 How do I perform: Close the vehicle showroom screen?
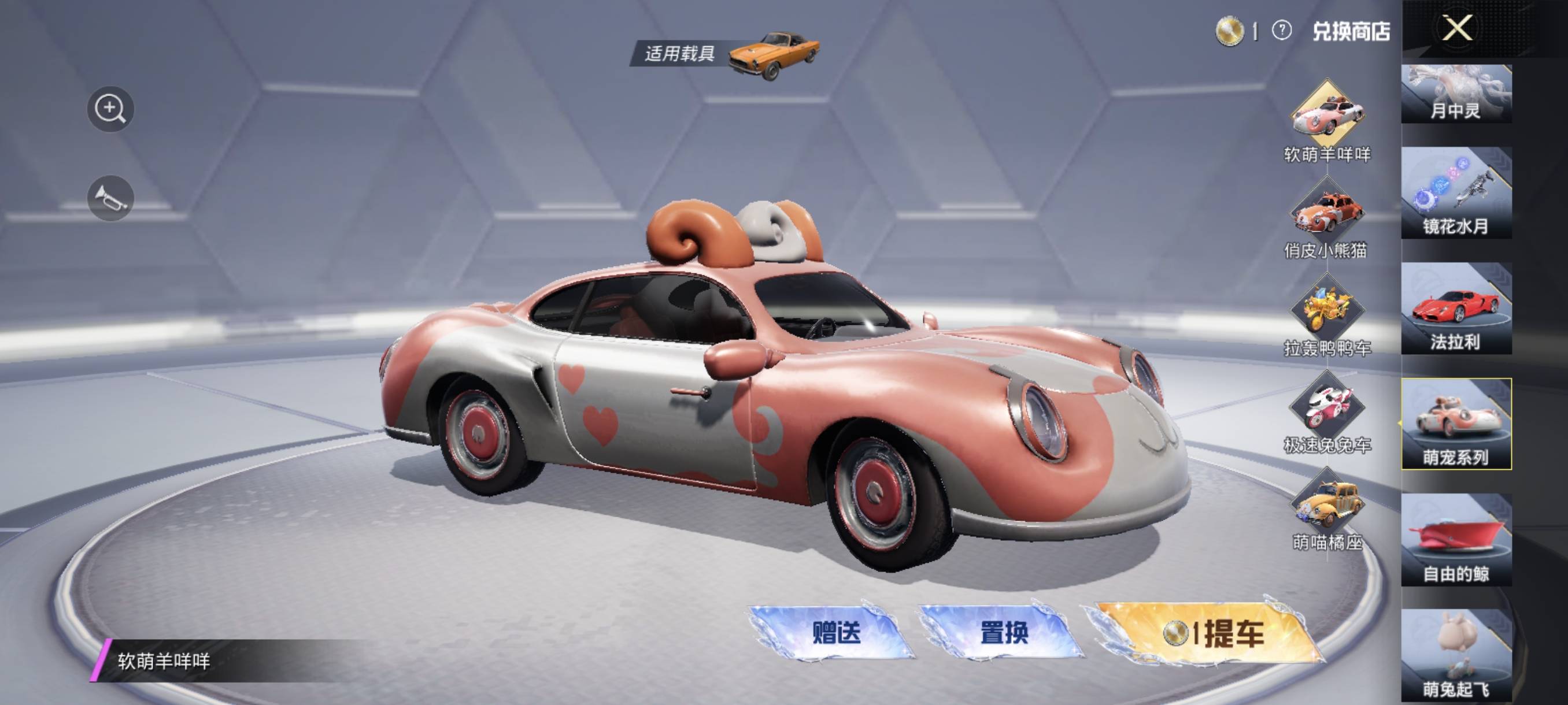pos(1457,28)
